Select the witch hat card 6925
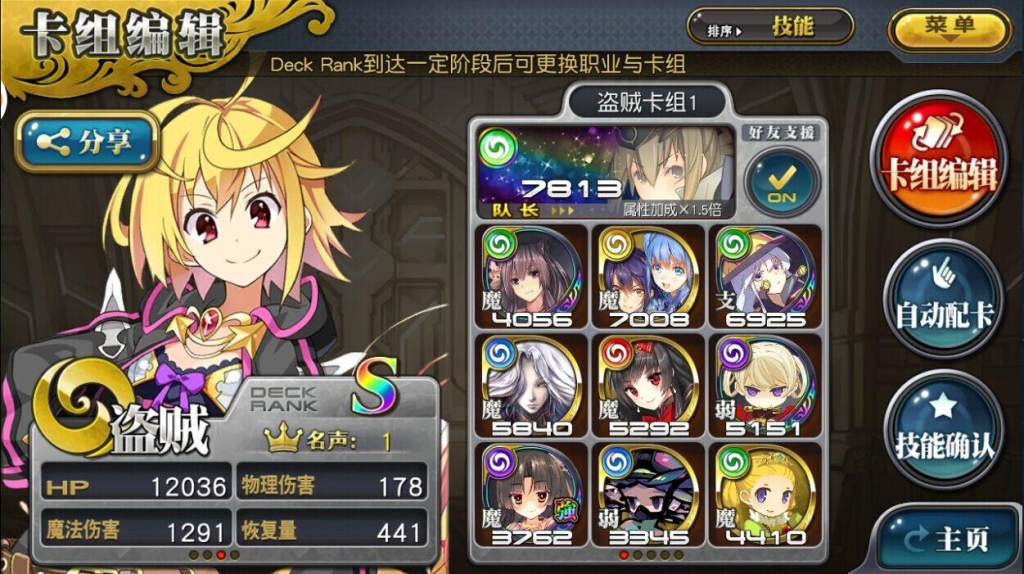 coord(764,277)
